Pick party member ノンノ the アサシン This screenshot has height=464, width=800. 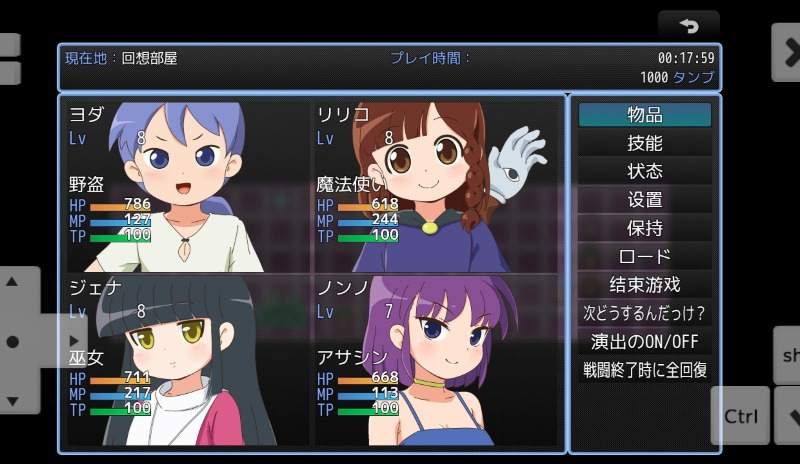[x=435, y=361]
